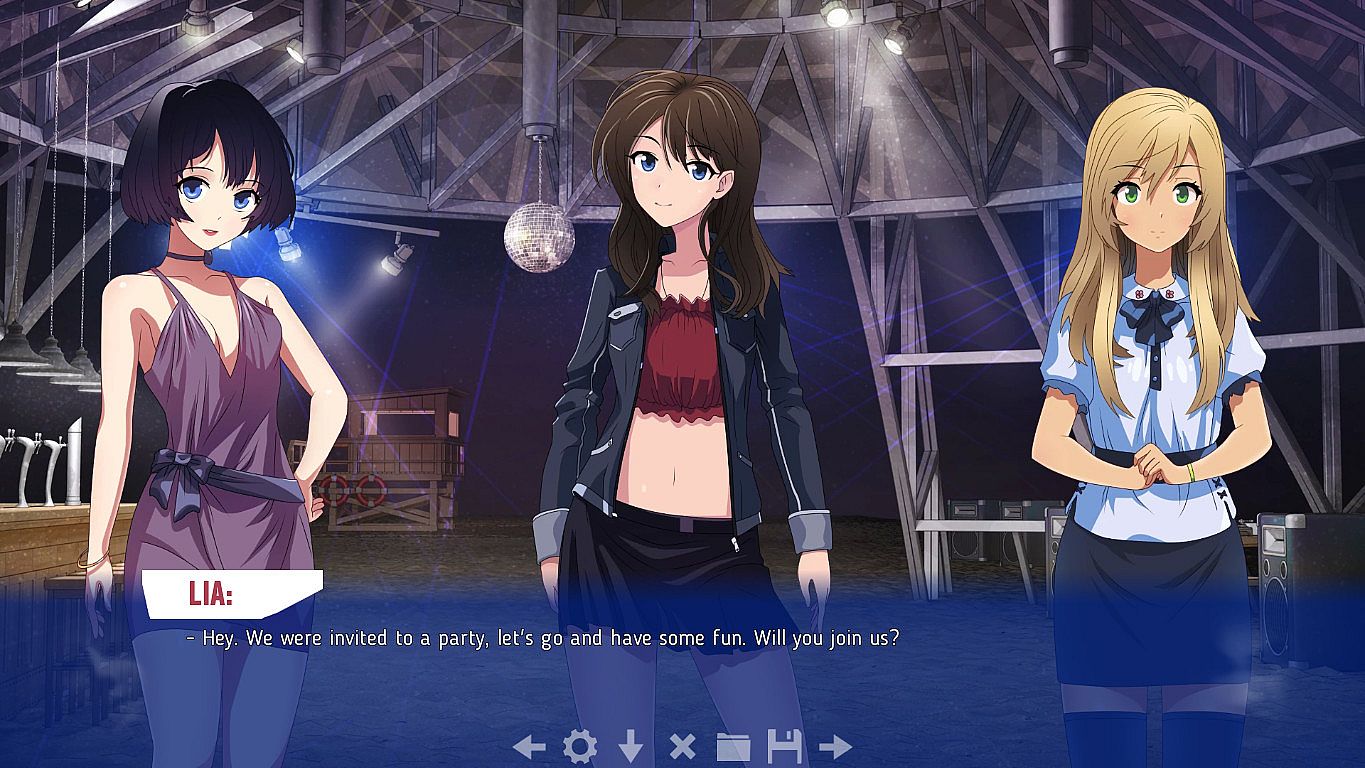The image size is (1365, 768).
Task: Click the X icon in the toolbar
Action: point(682,746)
